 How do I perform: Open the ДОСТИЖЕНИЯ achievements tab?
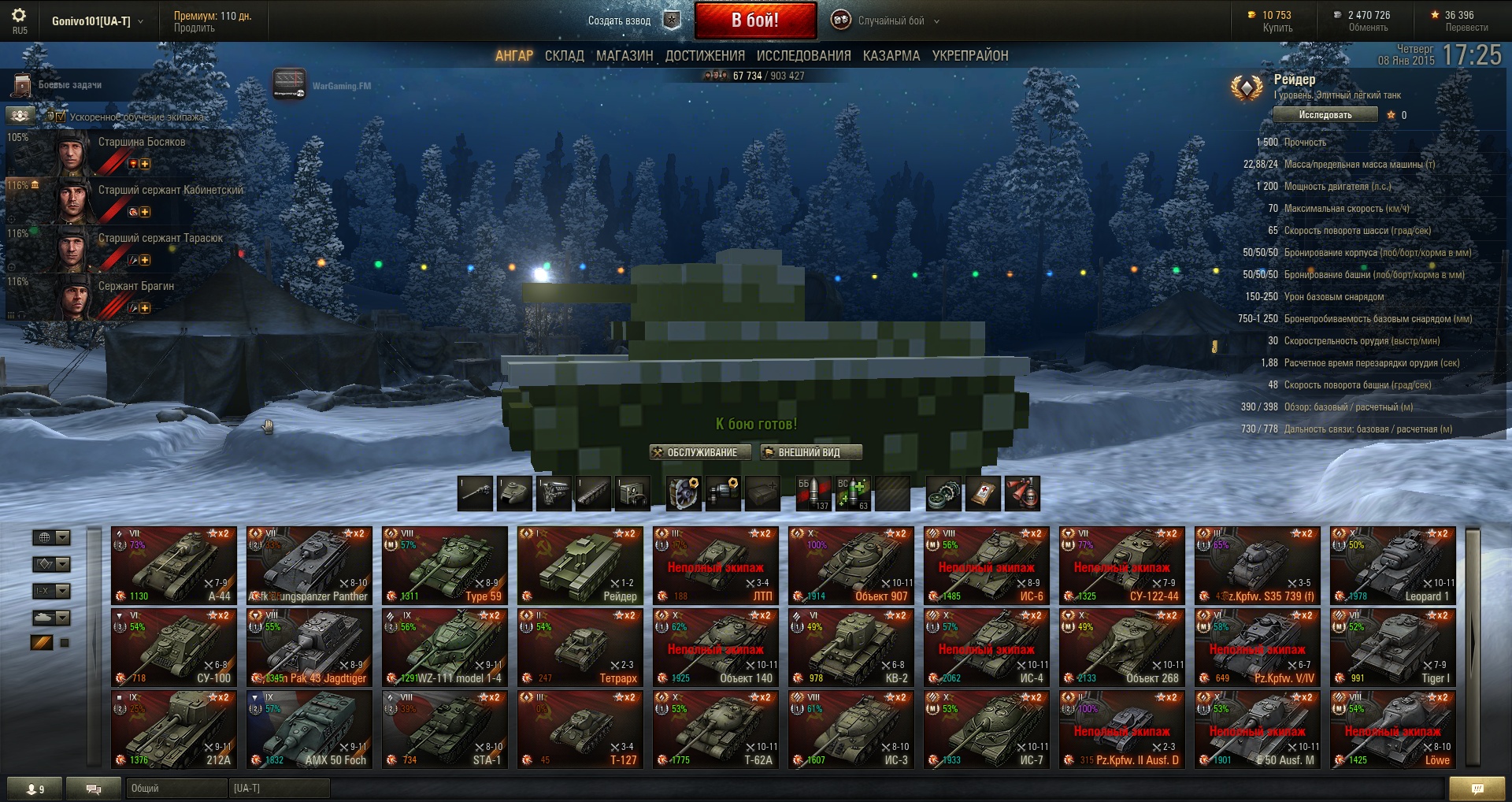click(x=705, y=56)
